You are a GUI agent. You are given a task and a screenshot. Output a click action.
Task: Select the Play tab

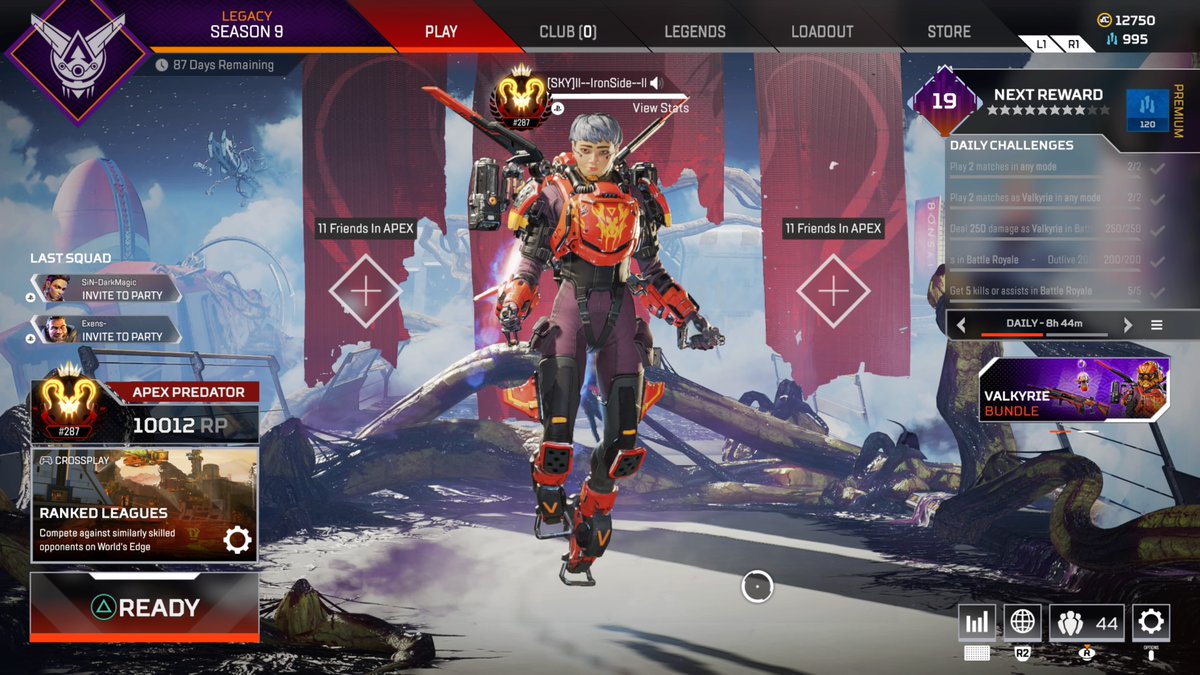point(441,31)
